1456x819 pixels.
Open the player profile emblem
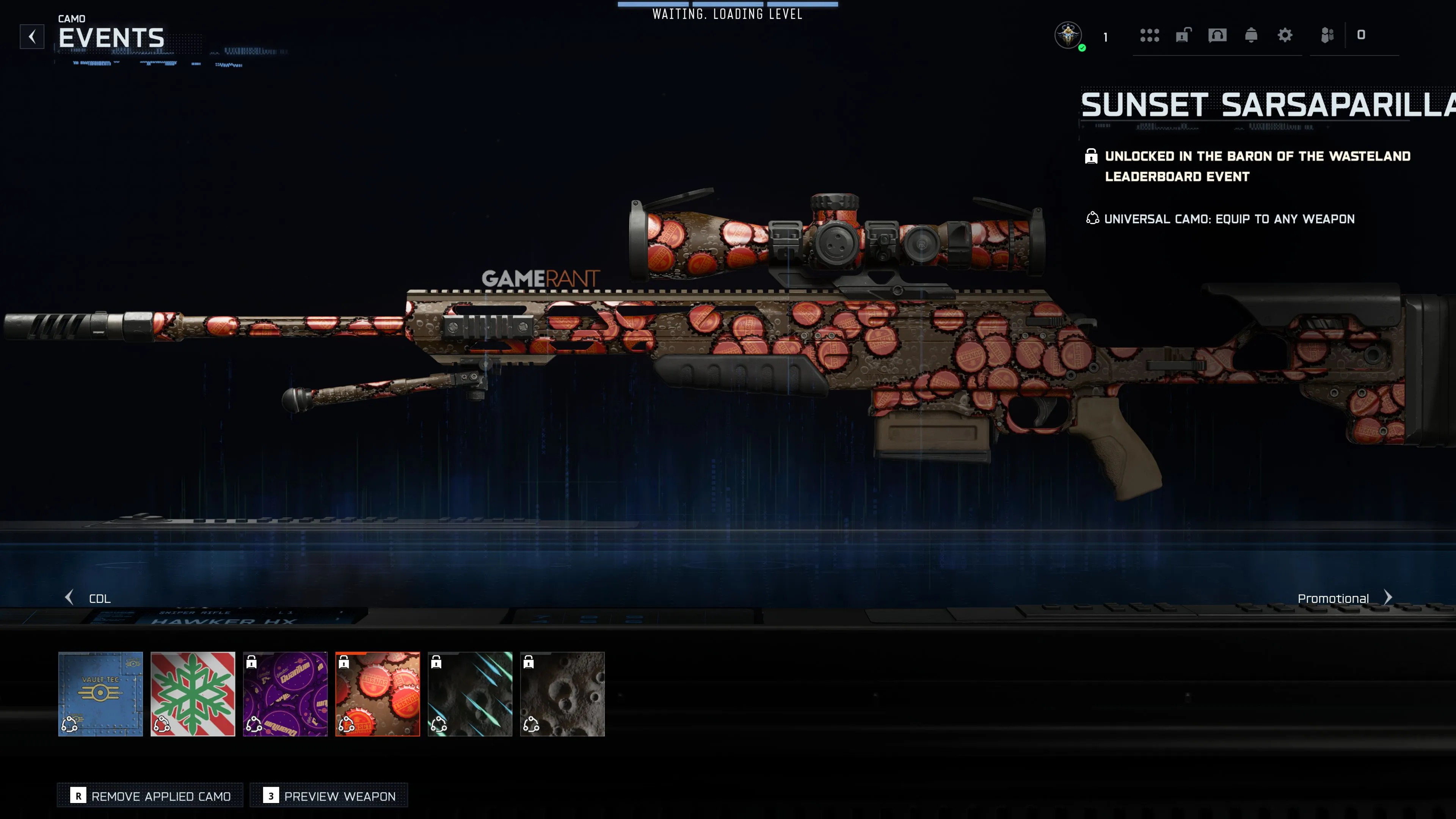point(1068,36)
